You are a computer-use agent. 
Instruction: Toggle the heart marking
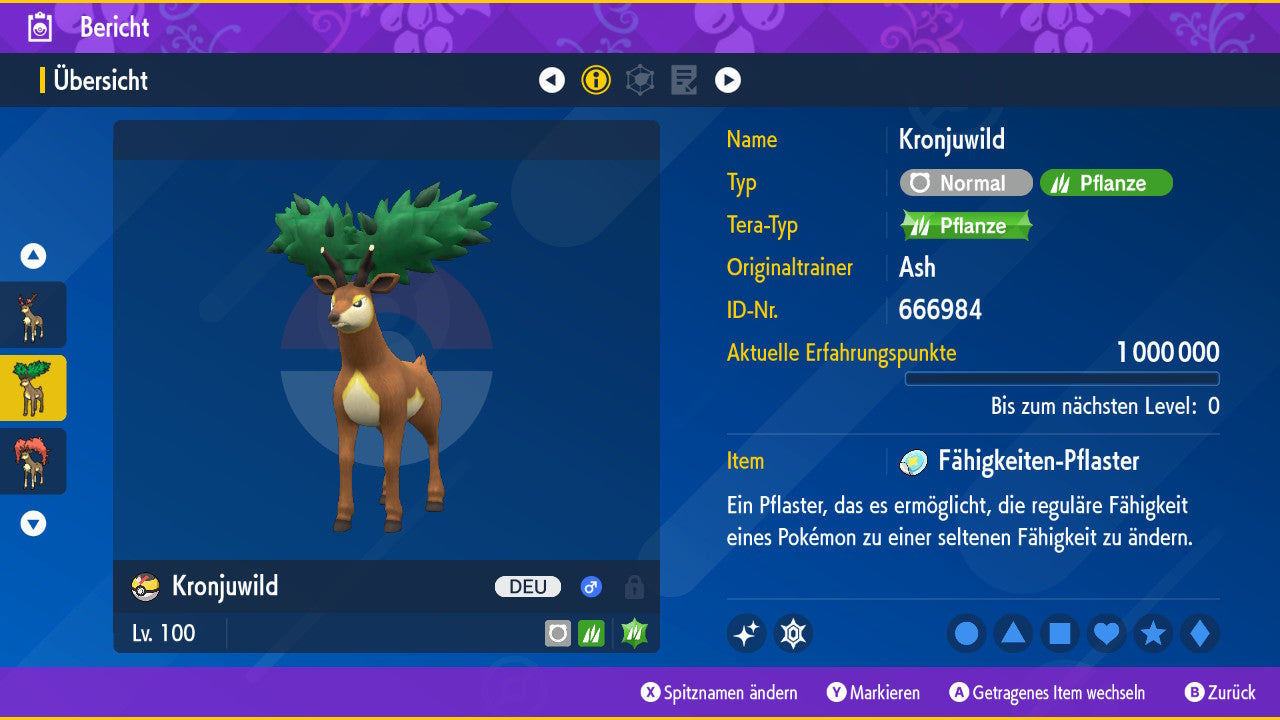[1107, 633]
